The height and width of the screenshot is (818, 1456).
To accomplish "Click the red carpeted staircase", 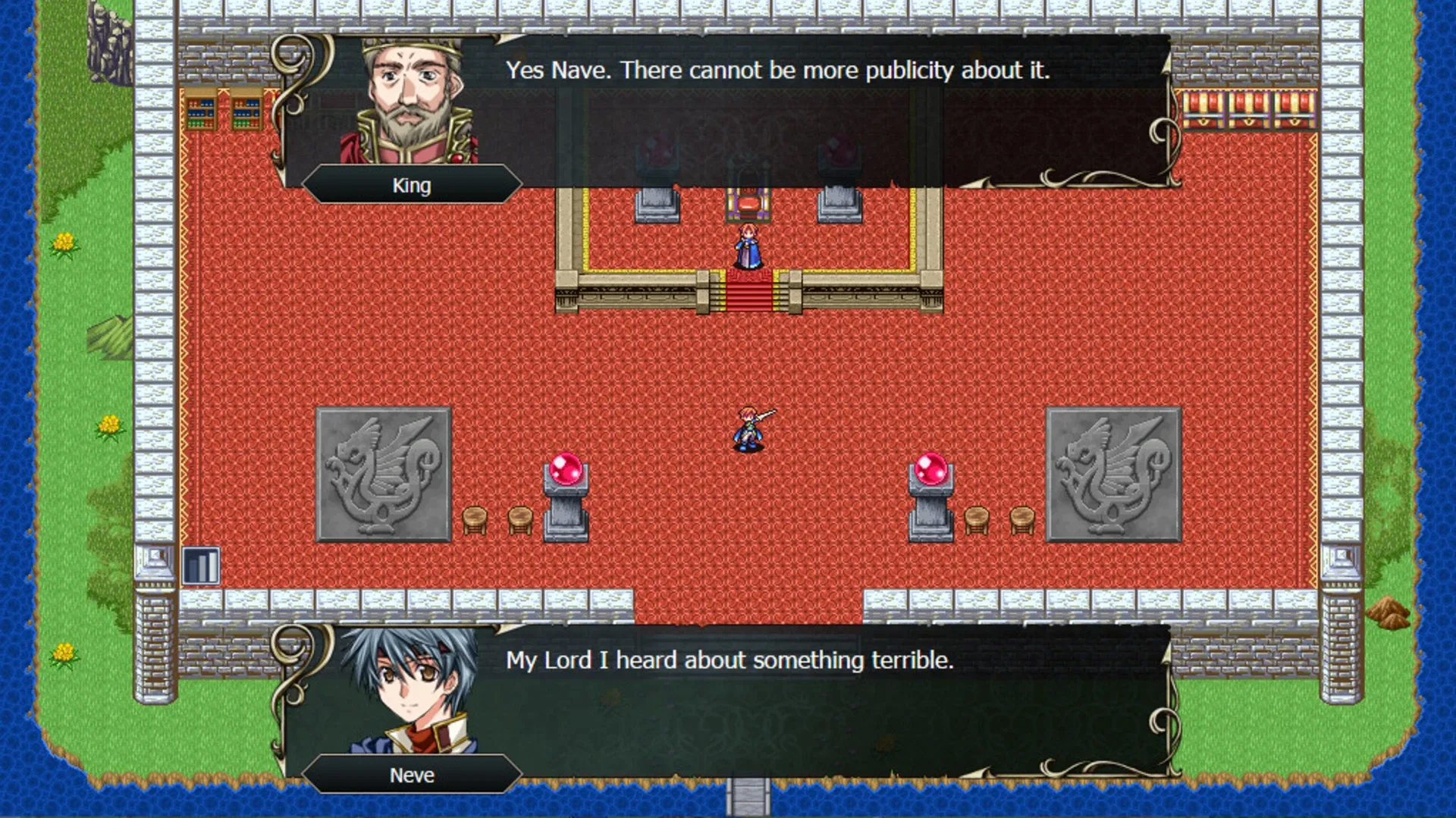I will (x=749, y=292).
